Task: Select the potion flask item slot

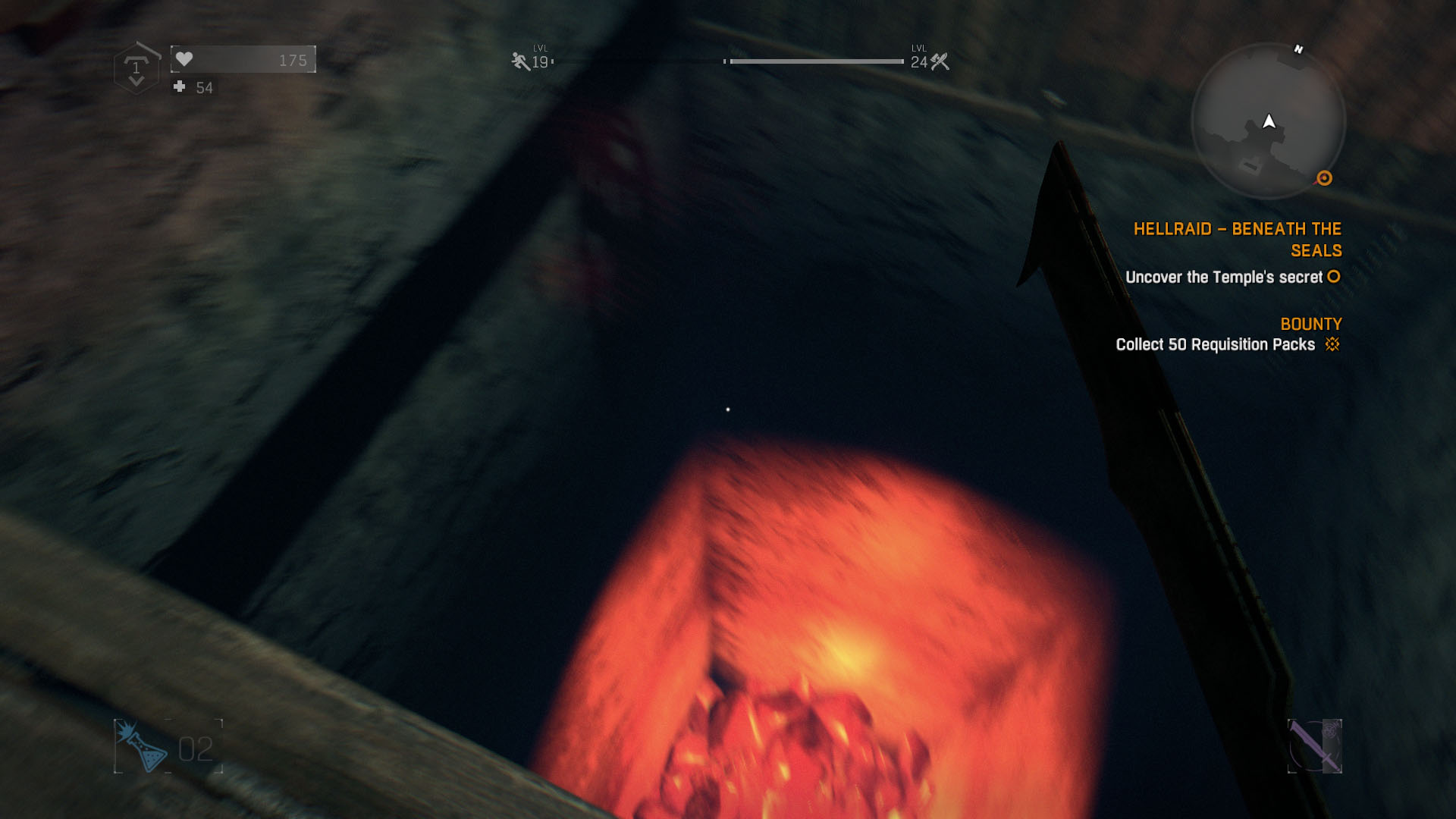Action: [143, 746]
